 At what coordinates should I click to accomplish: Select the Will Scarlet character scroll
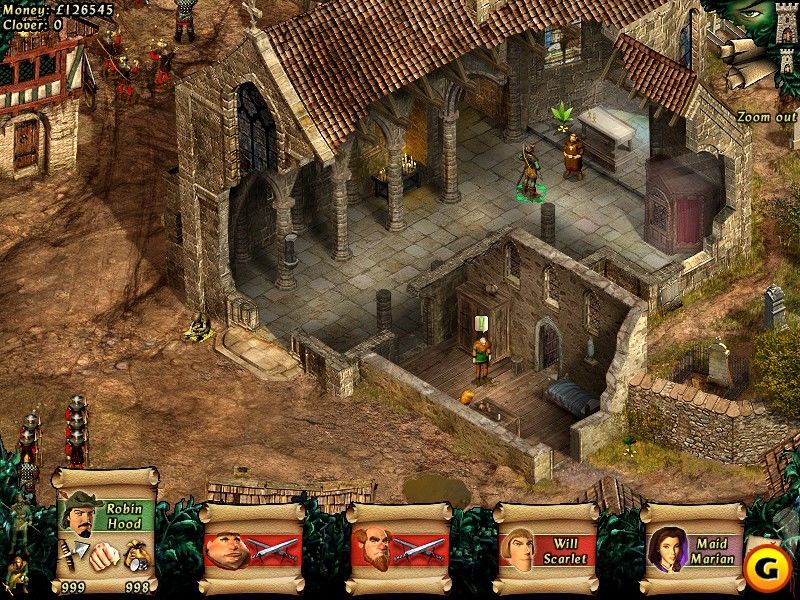(x=544, y=549)
